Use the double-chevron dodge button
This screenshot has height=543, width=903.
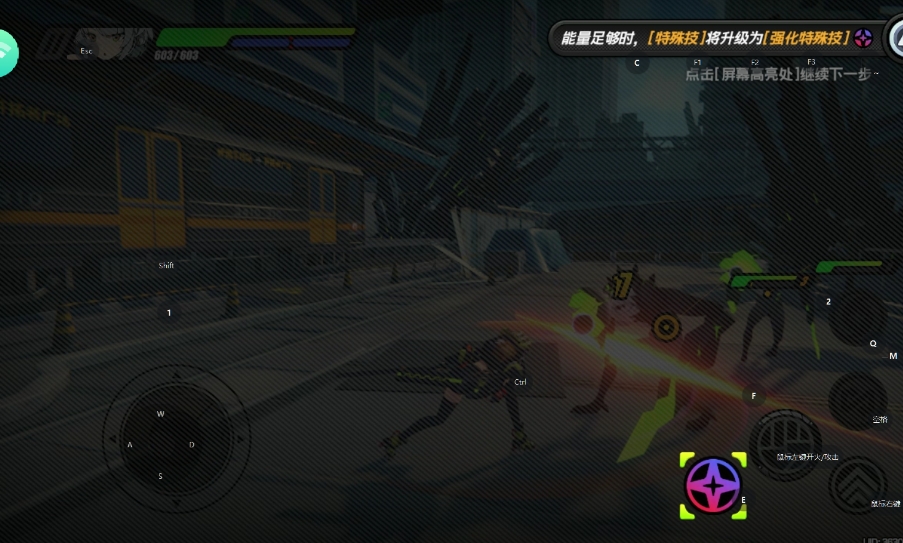pyautogui.click(x=857, y=486)
